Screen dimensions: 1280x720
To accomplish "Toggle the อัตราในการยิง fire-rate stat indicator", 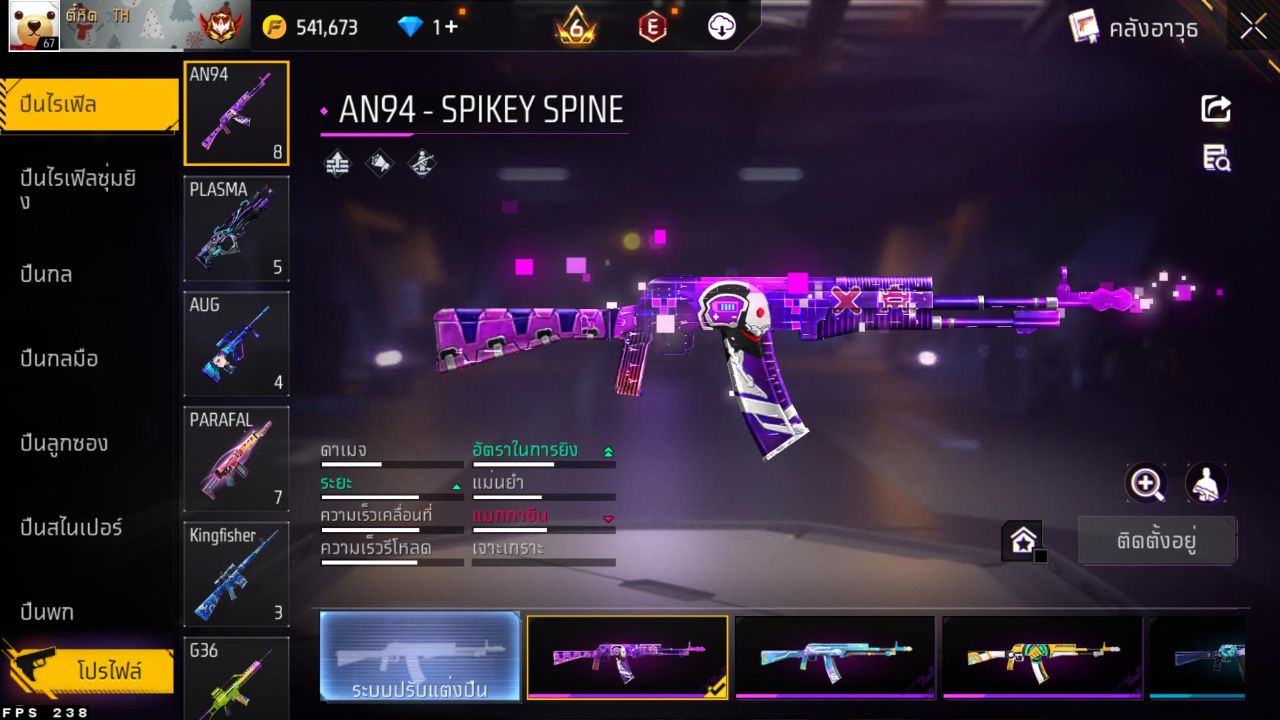I will point(606,451).
